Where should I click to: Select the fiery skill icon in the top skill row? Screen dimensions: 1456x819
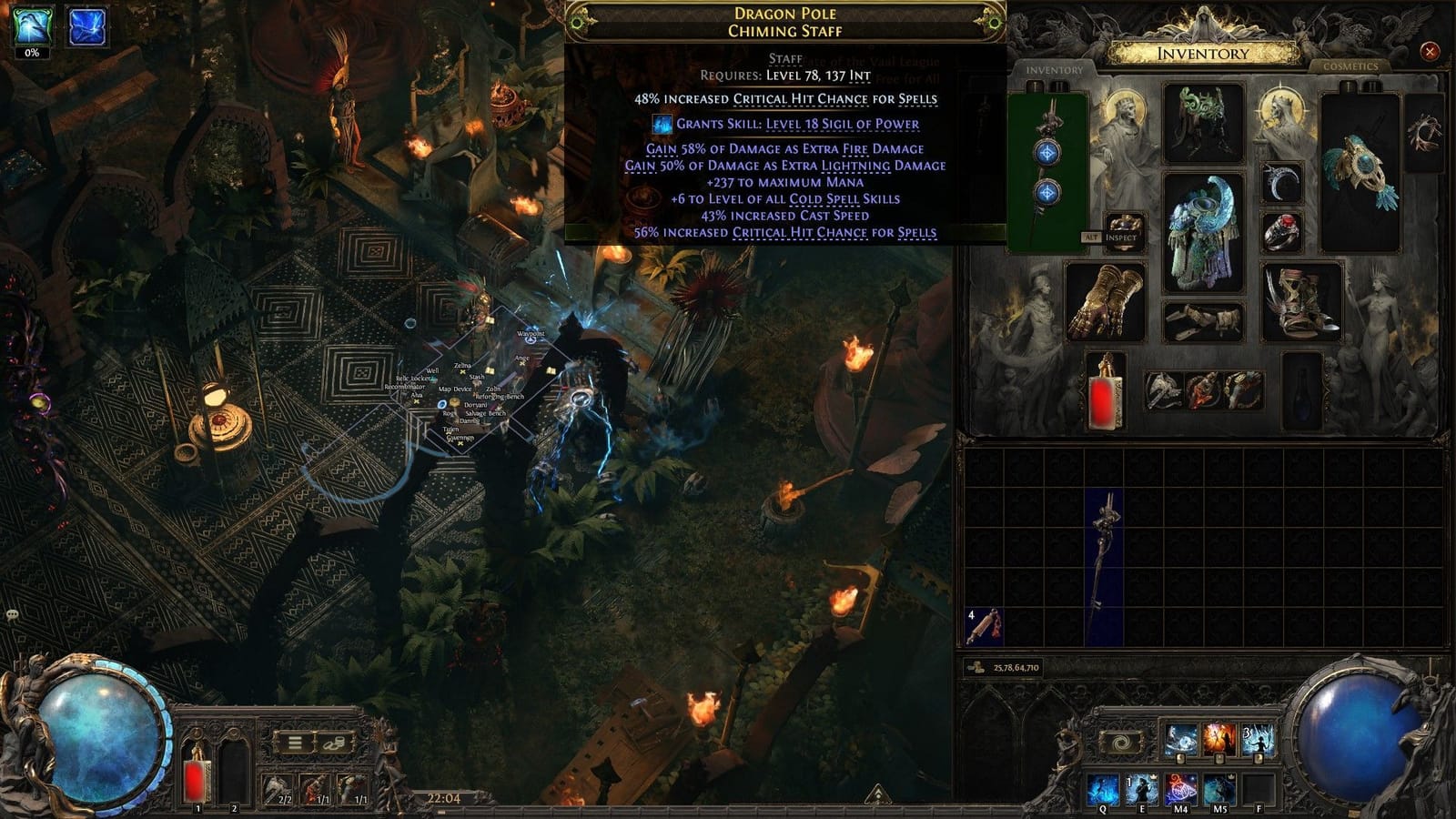click(x=1219, y=738)
